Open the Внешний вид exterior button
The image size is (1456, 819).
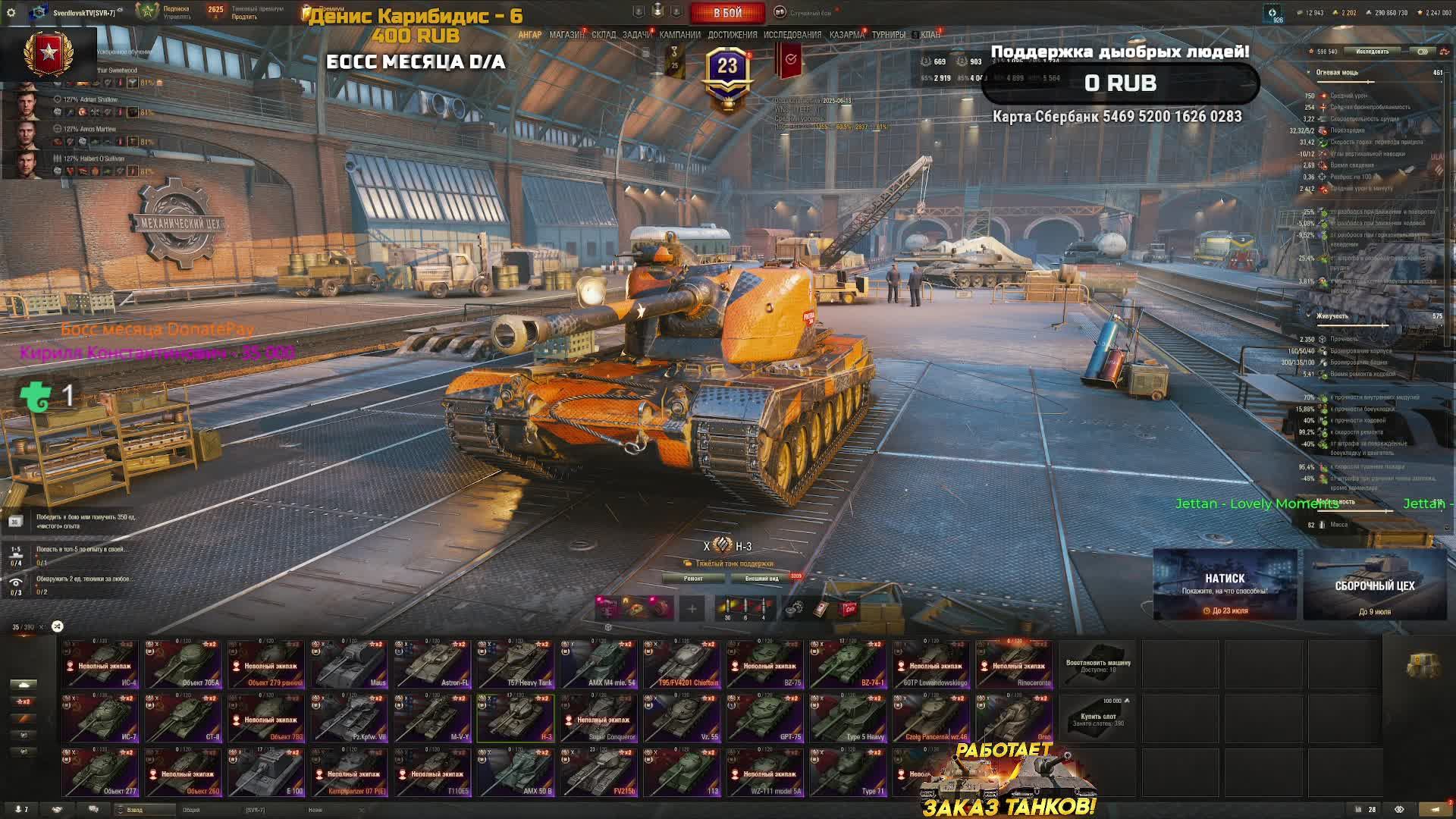(761, 579)
